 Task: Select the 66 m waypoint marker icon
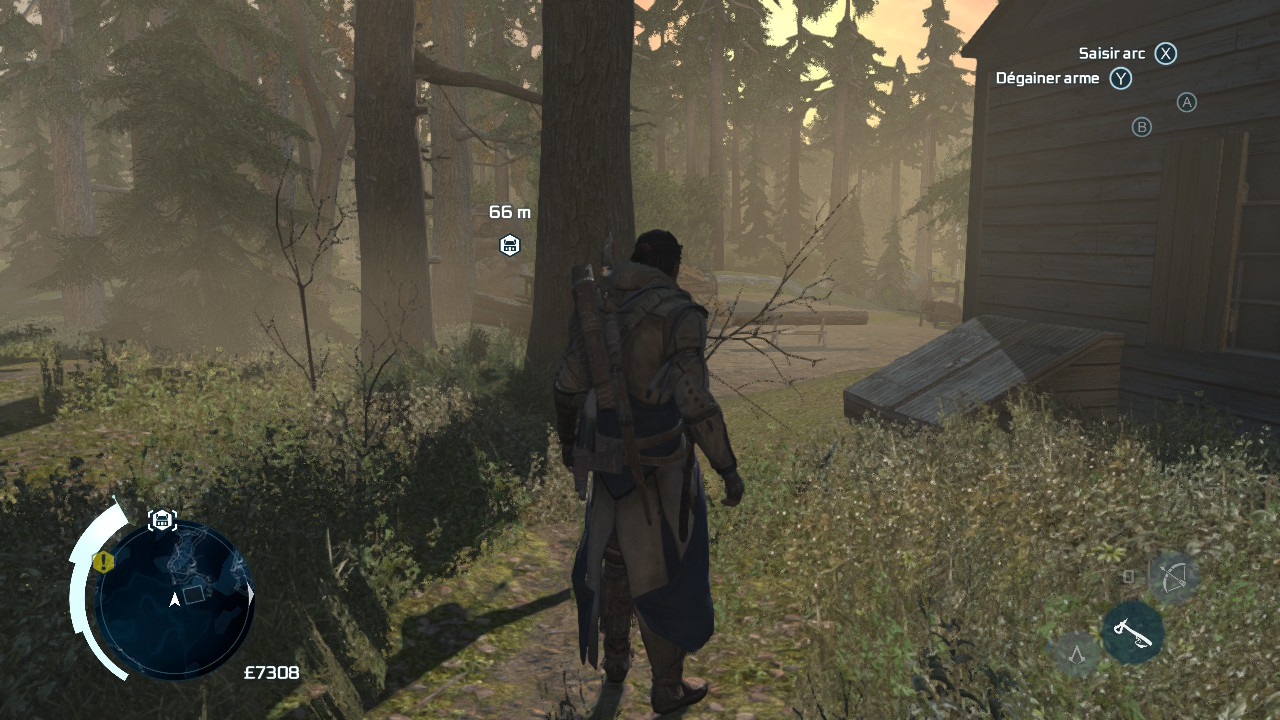[509, 245]
